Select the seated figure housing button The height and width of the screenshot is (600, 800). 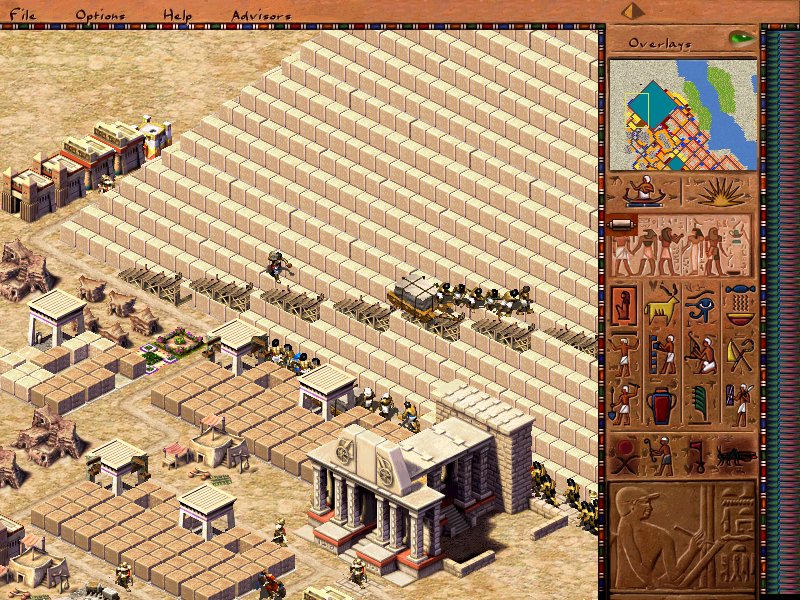(624, 305)
